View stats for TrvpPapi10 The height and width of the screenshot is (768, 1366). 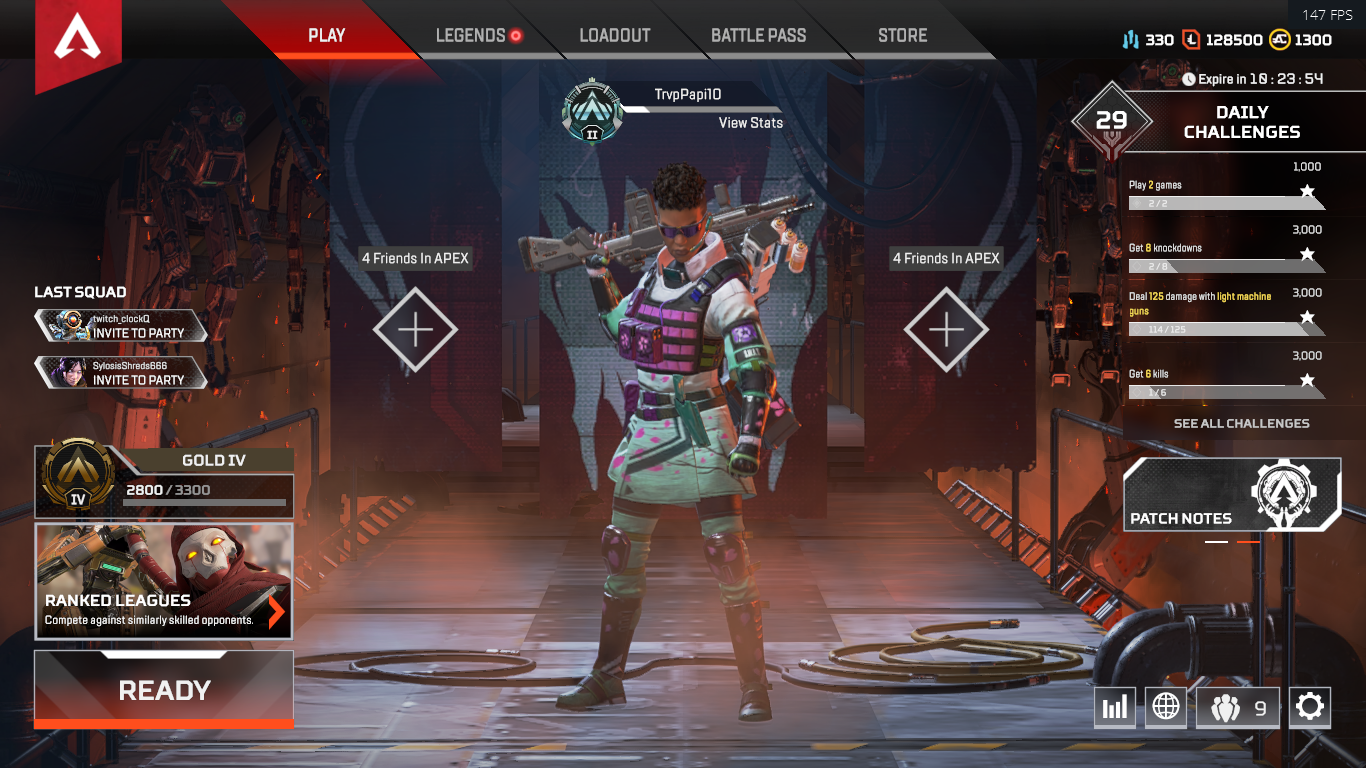tap(750, 123)
